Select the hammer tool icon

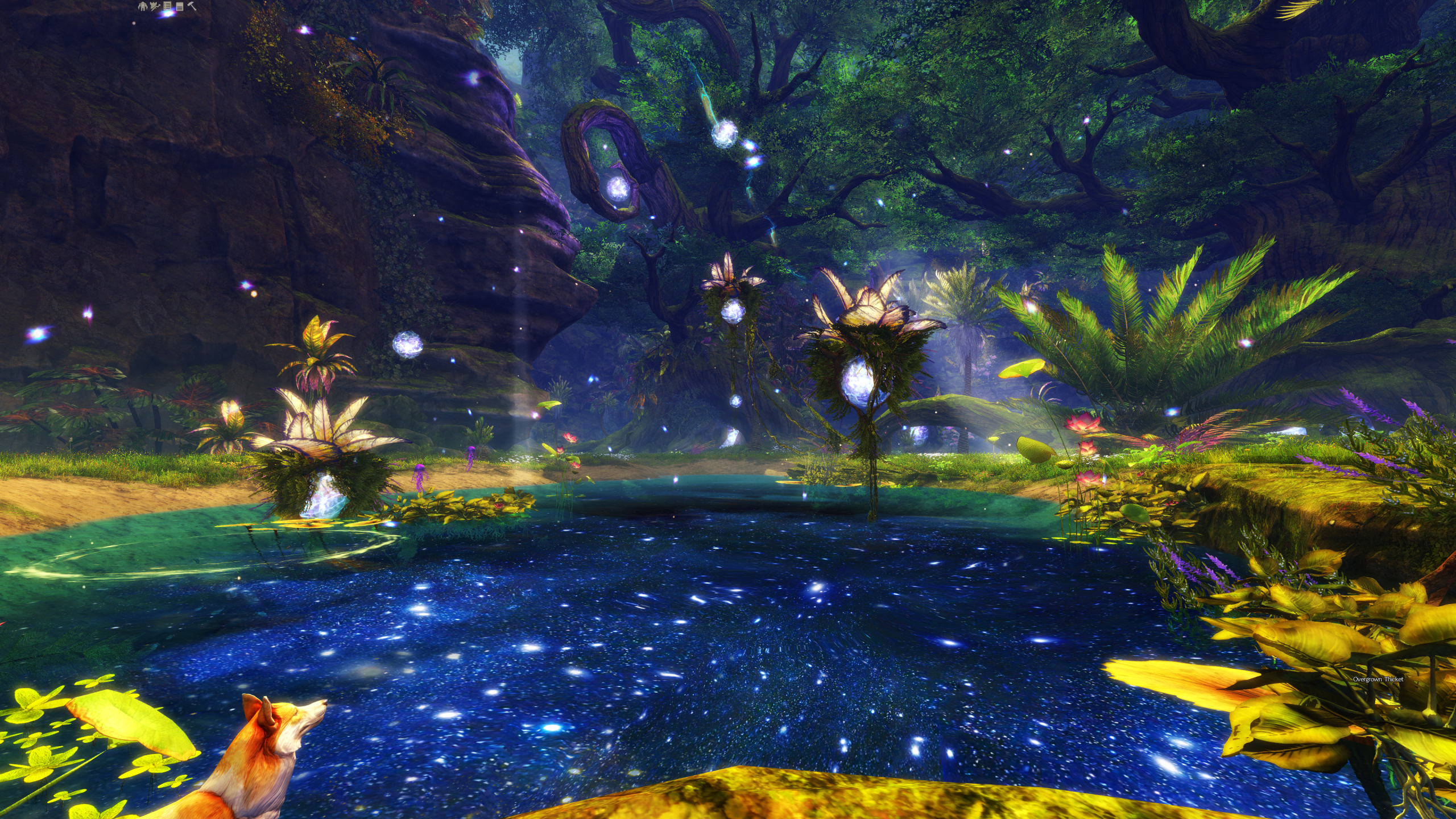click(x=192, y=6)
